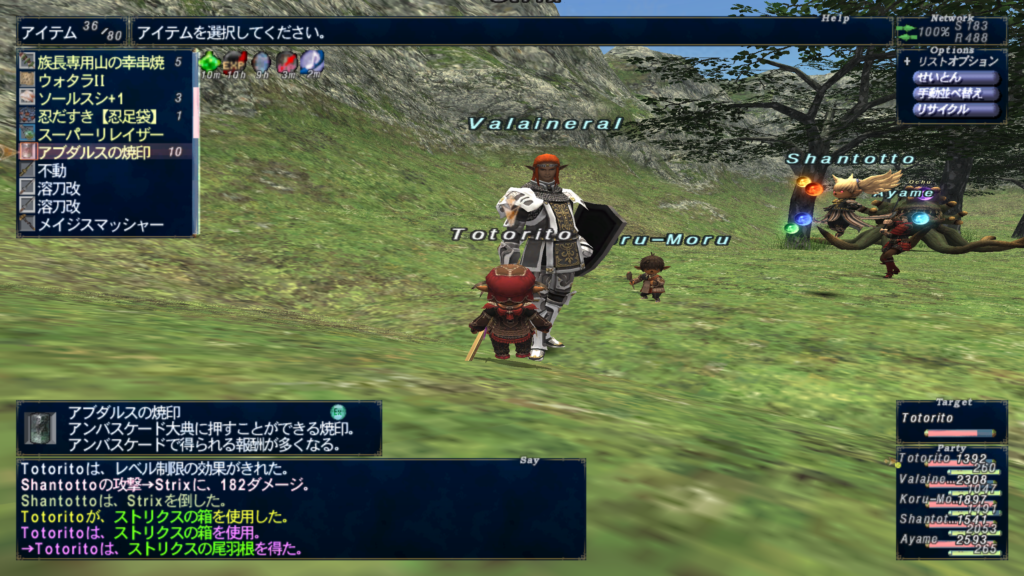Screen dimensions: 1024x576
Task: Select the green crystal status effect icon
Action: click(210, 63)
